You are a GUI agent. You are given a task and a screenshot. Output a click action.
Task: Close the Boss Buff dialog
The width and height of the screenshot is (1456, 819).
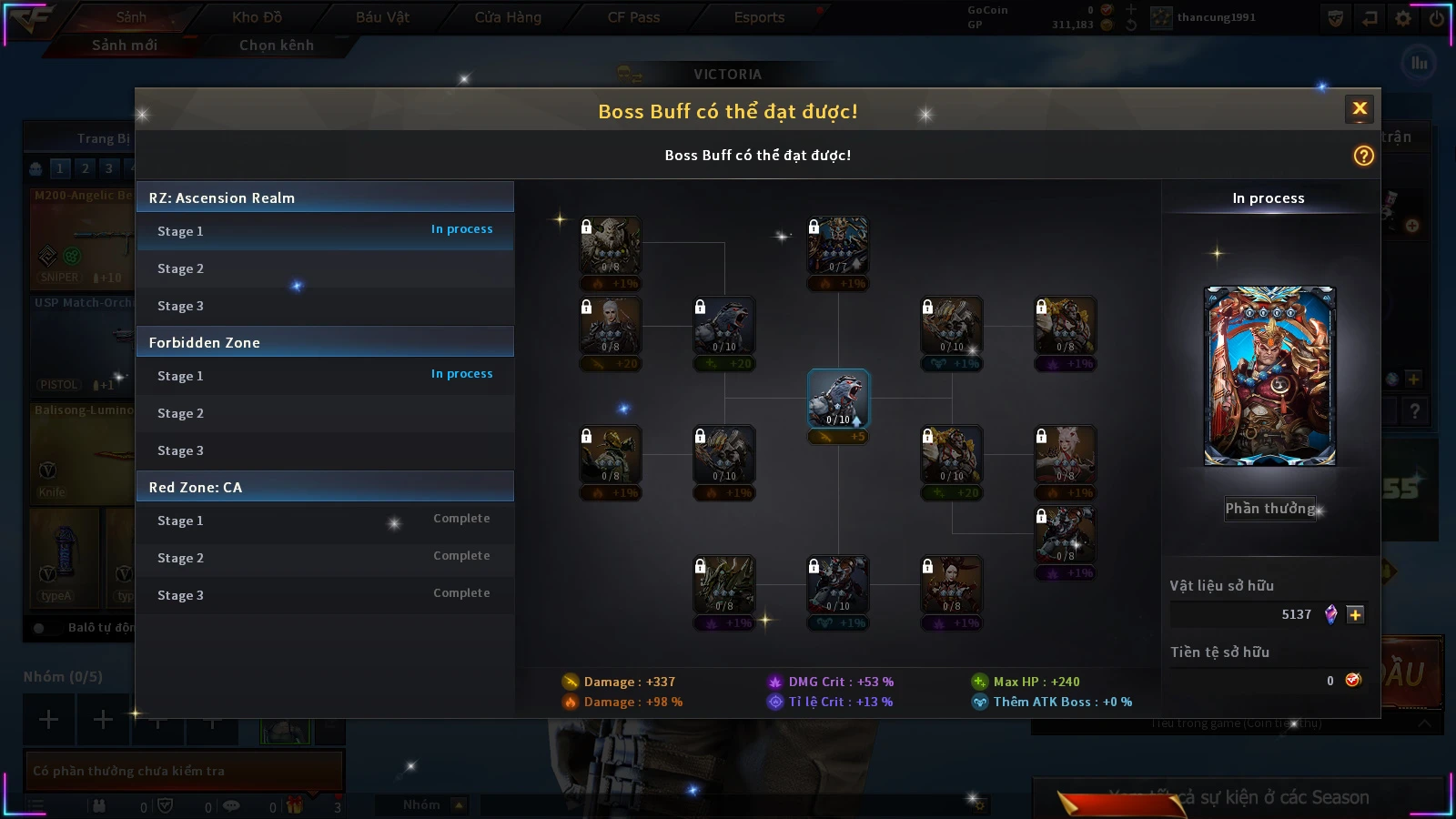pos(1360,109)
